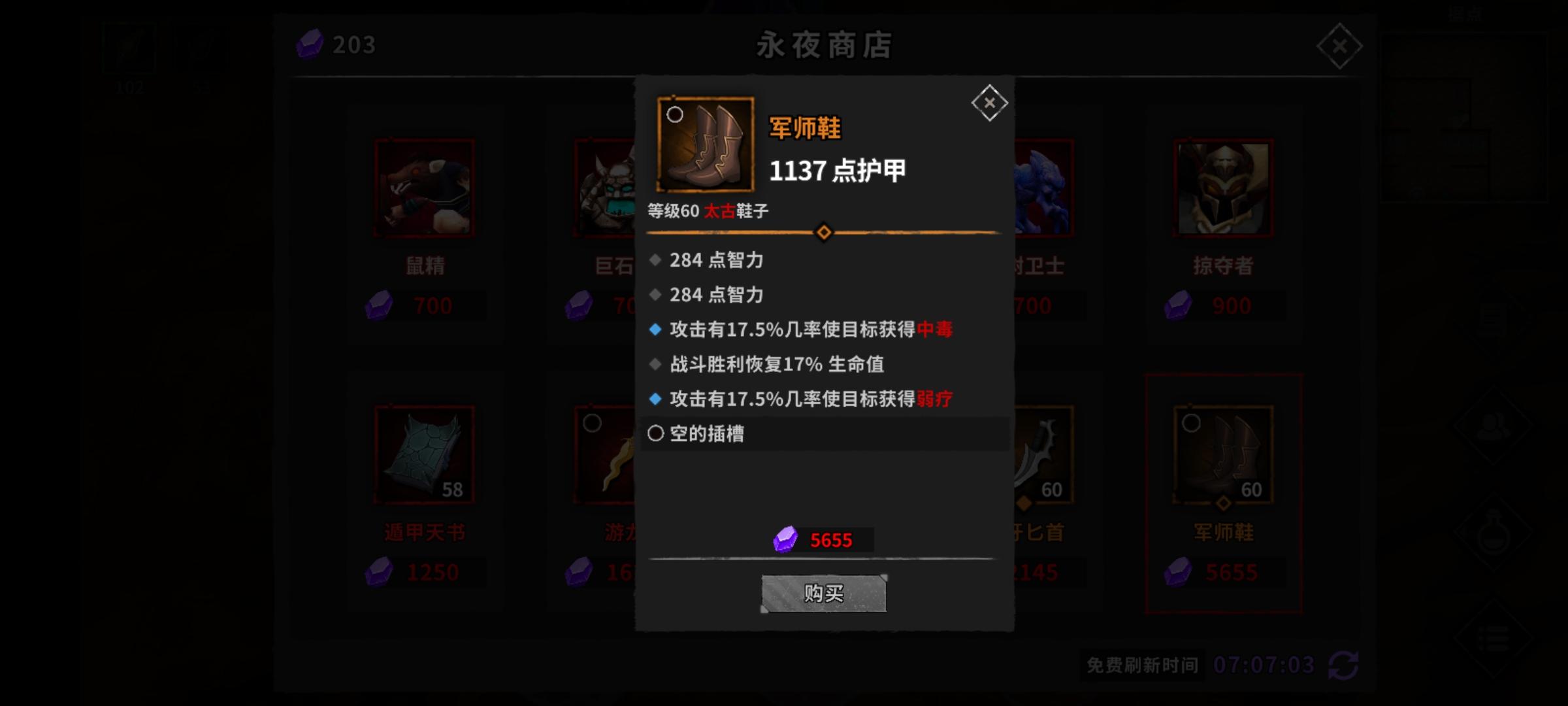Screen dimensions: 1568x706
Task: Click the diamond divider under 太古鞋子
Action: [823, 231]
